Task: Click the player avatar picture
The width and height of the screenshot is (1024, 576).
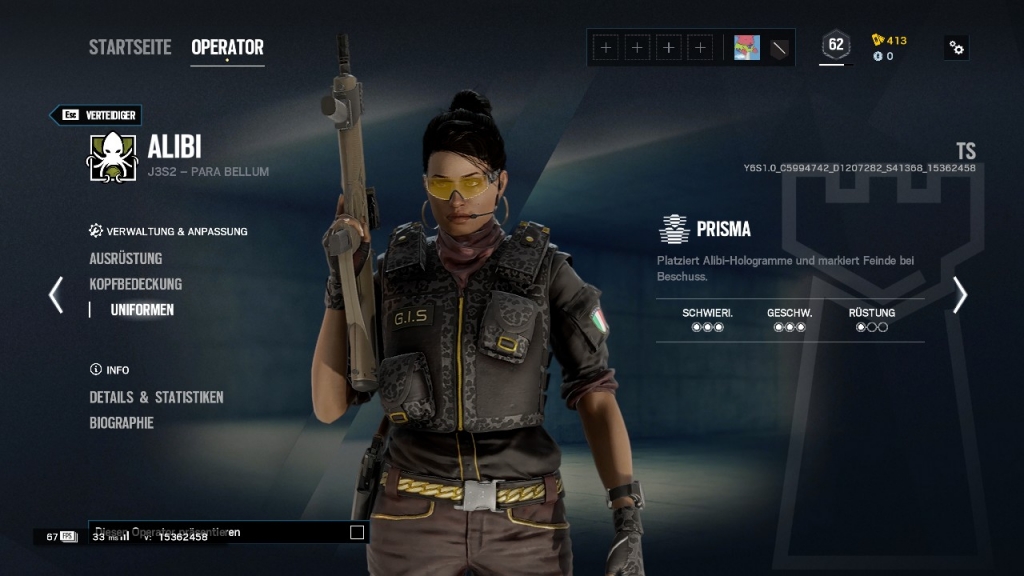Action: (x=747, y=47)
